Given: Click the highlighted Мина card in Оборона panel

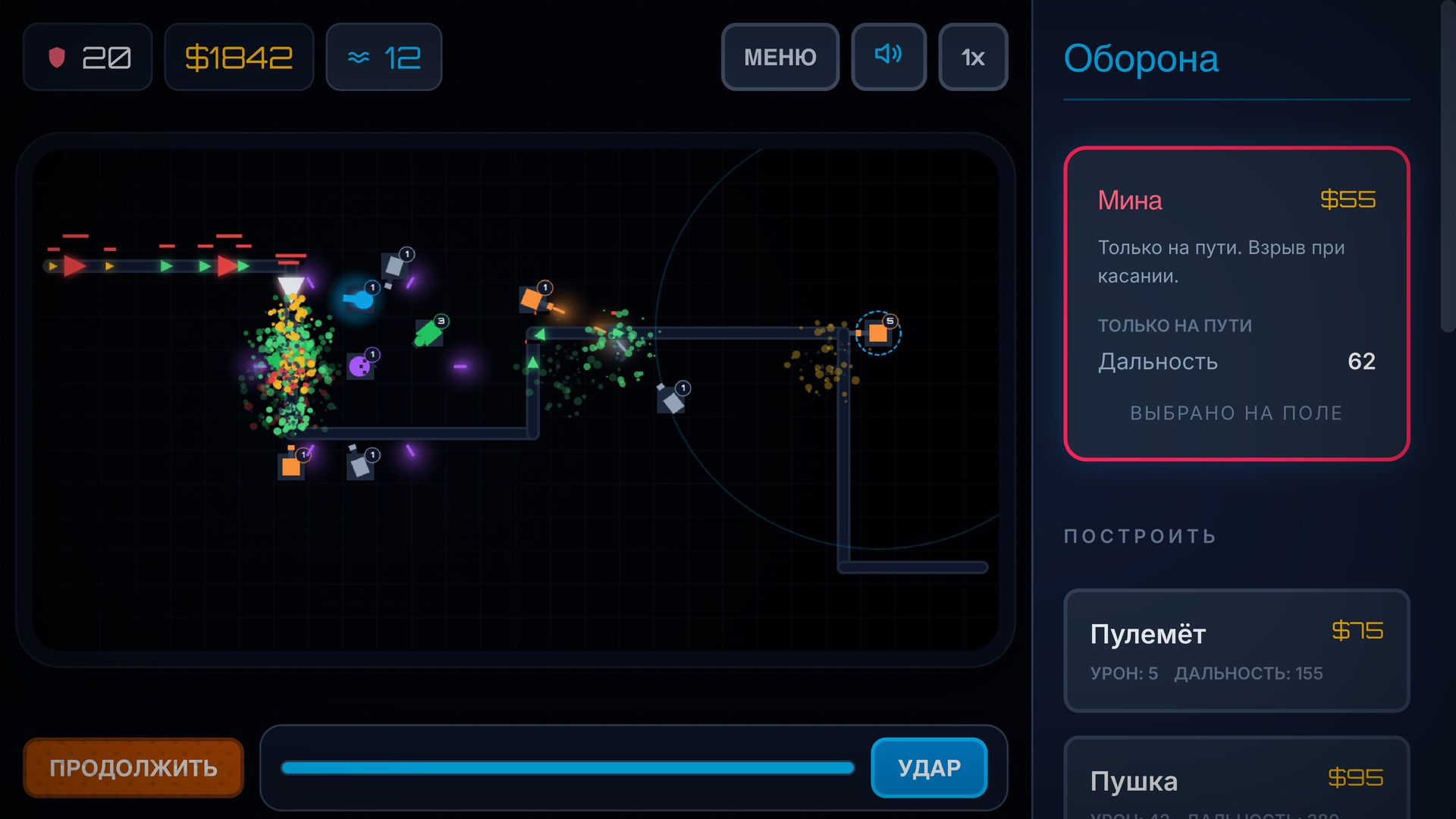Looking at the screenshot, I should (x=1235, y=303).
